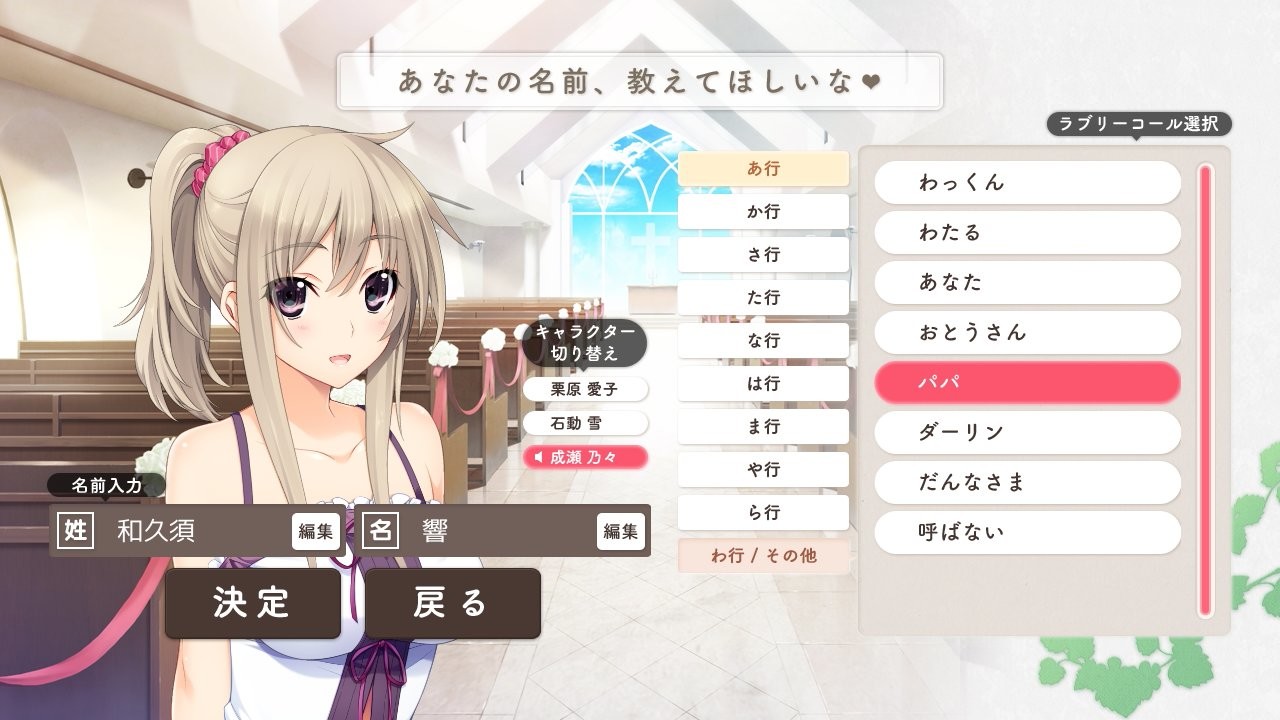The image size is (1280, 720).
Task: Select the さ行 kana row
Action: point(763,254)
